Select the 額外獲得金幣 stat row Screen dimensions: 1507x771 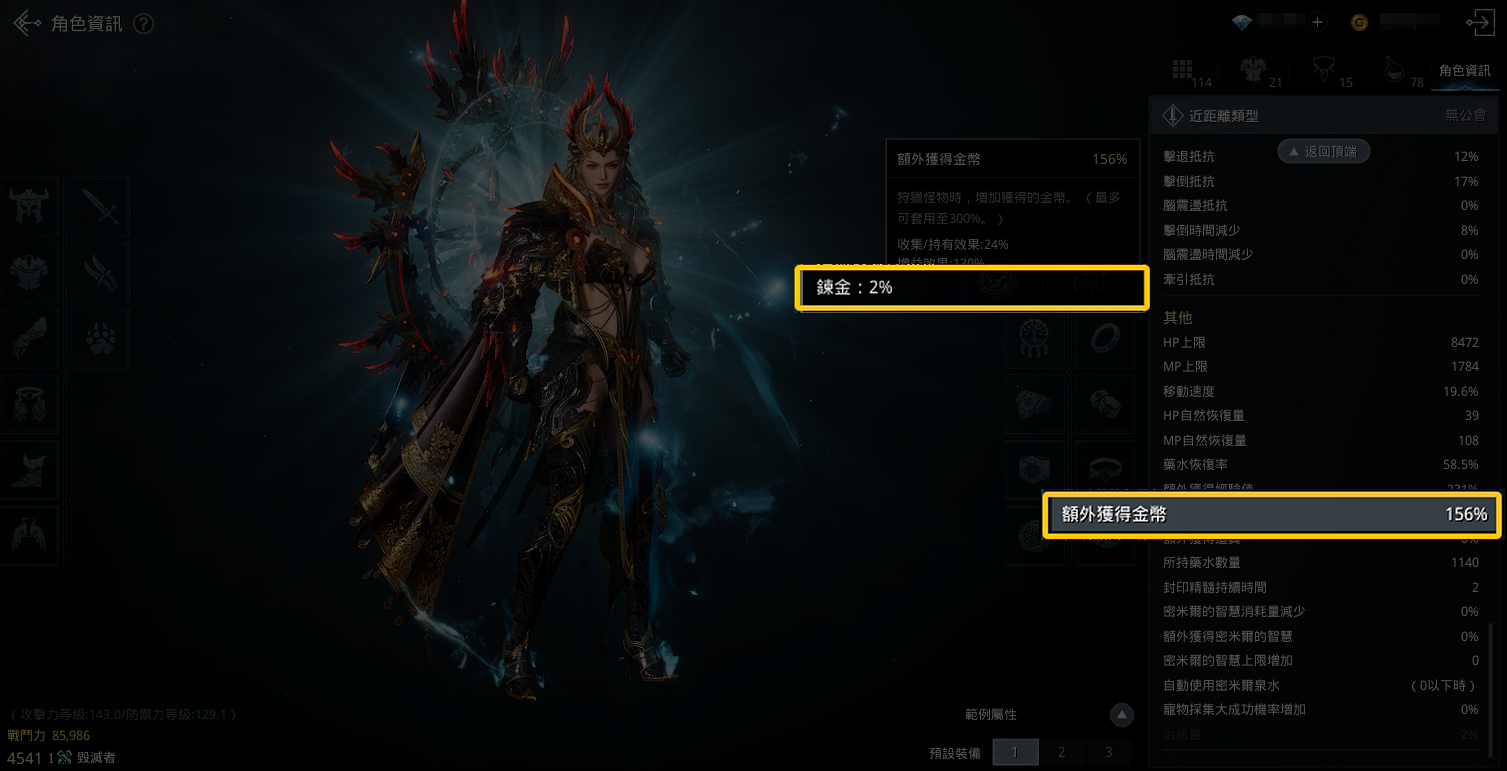1271,515
